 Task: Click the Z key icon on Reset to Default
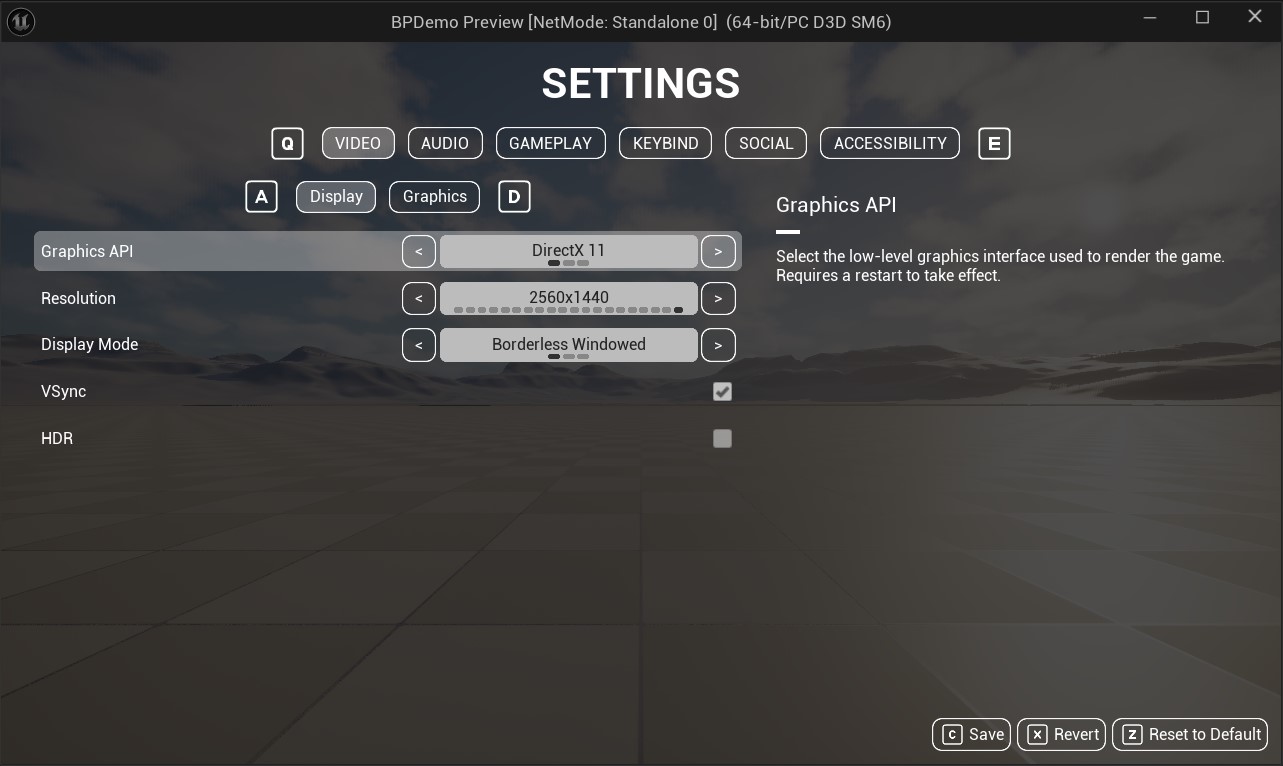(x=1131, y=734)
